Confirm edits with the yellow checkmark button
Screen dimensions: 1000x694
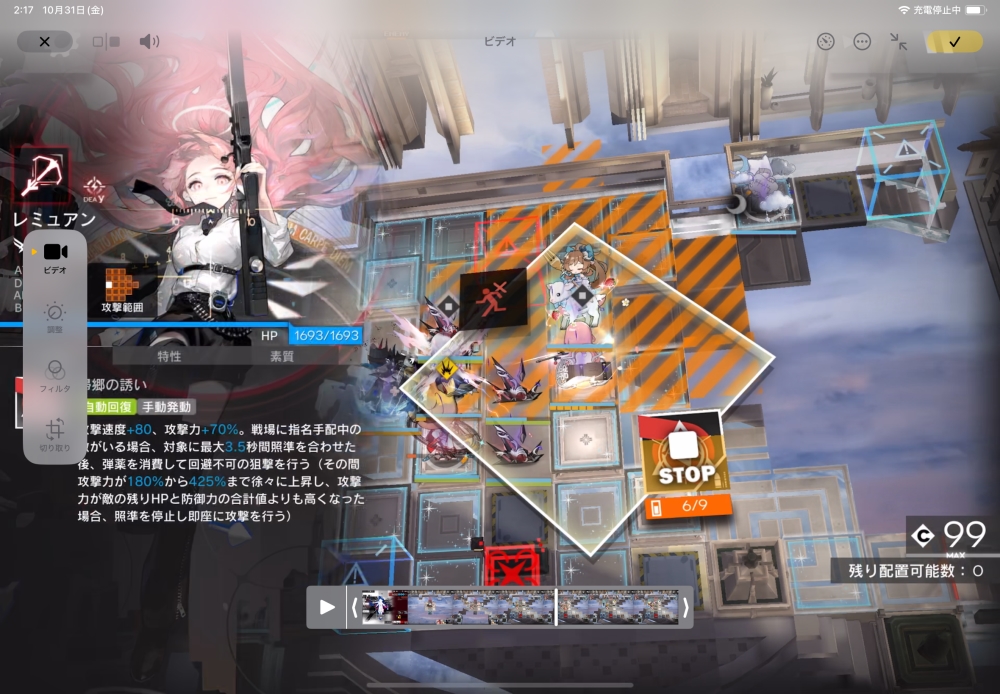click(954, 41)
